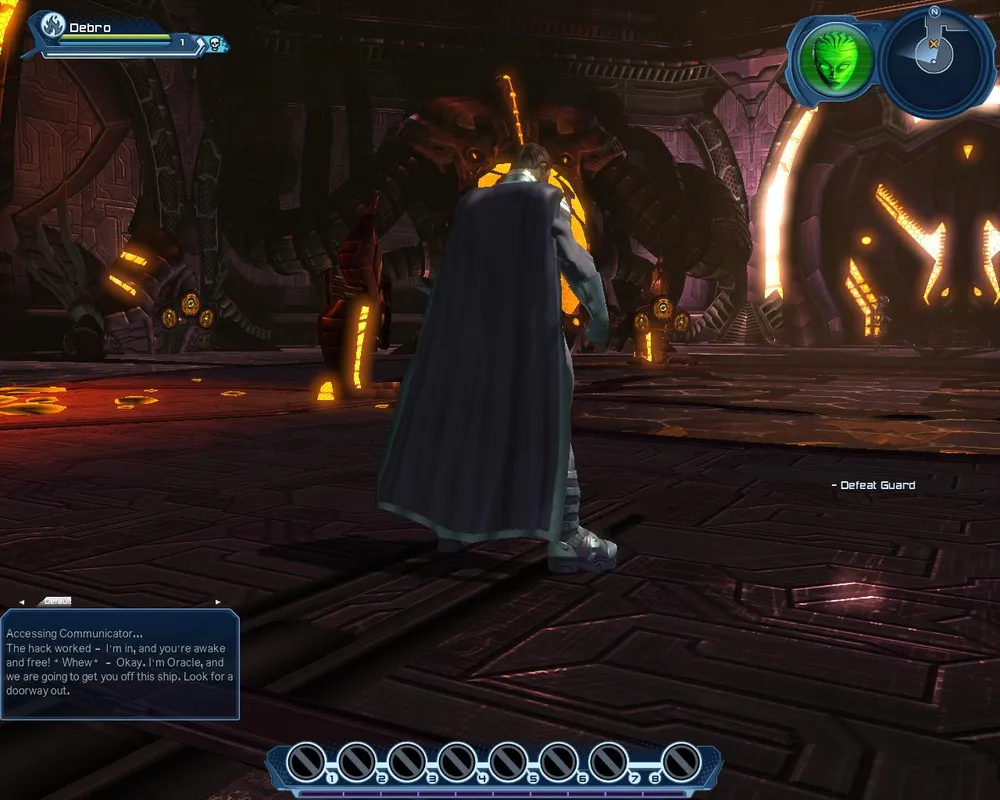Select hotbar slot number 4
1000x800 pixels.
456,762
